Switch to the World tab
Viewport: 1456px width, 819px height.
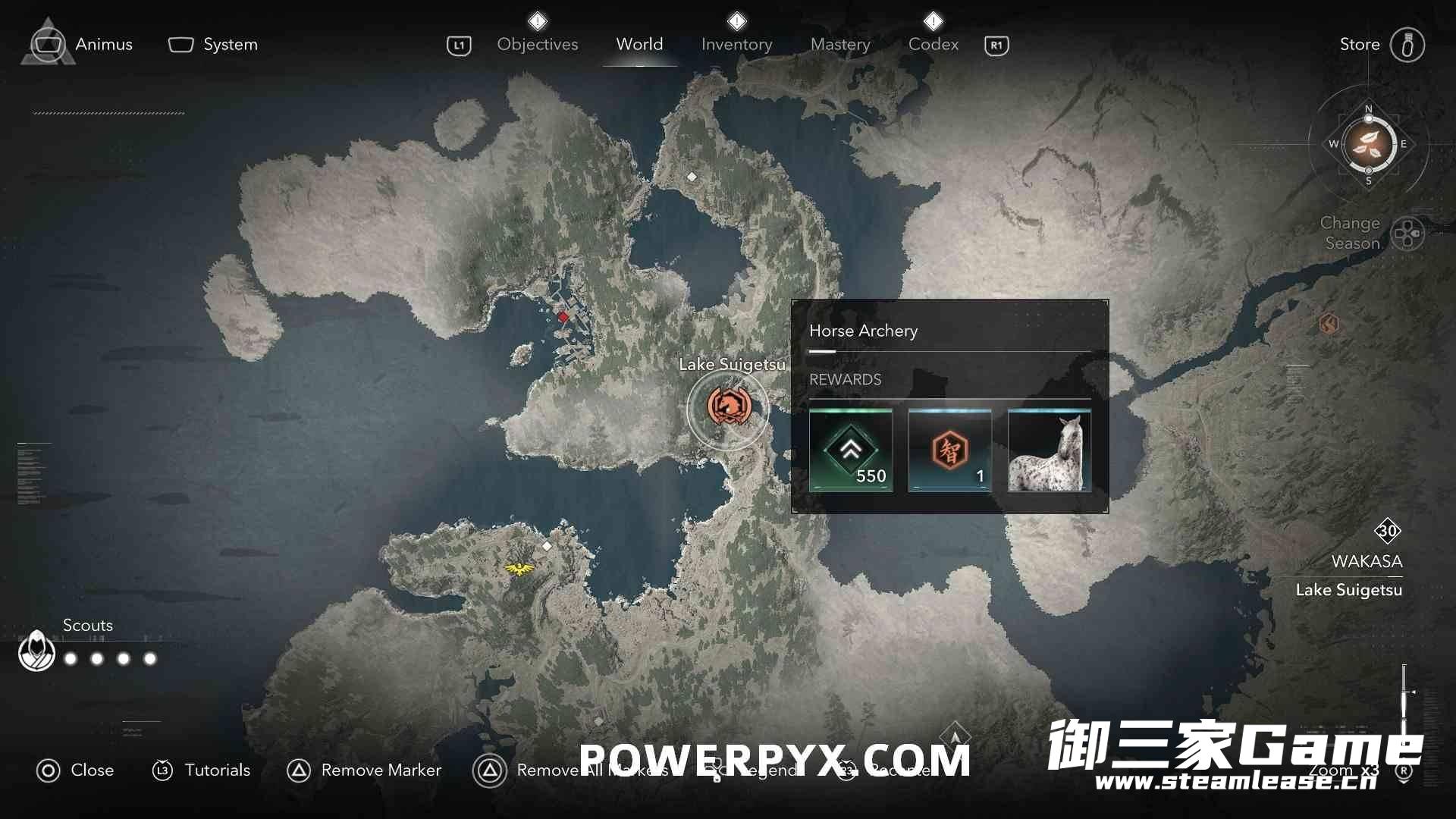point(639,45)
